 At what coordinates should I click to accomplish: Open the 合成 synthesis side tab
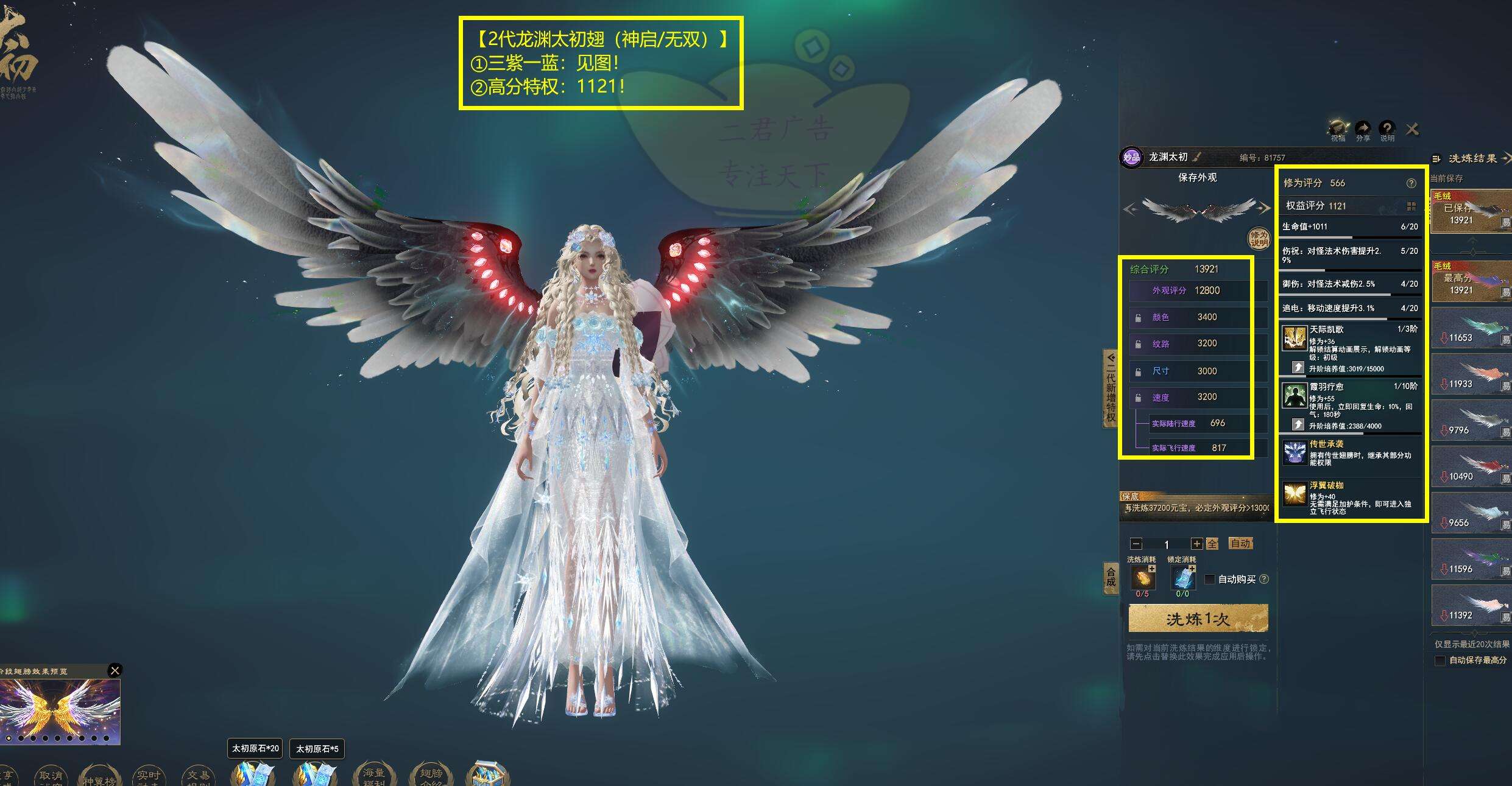1111,577
